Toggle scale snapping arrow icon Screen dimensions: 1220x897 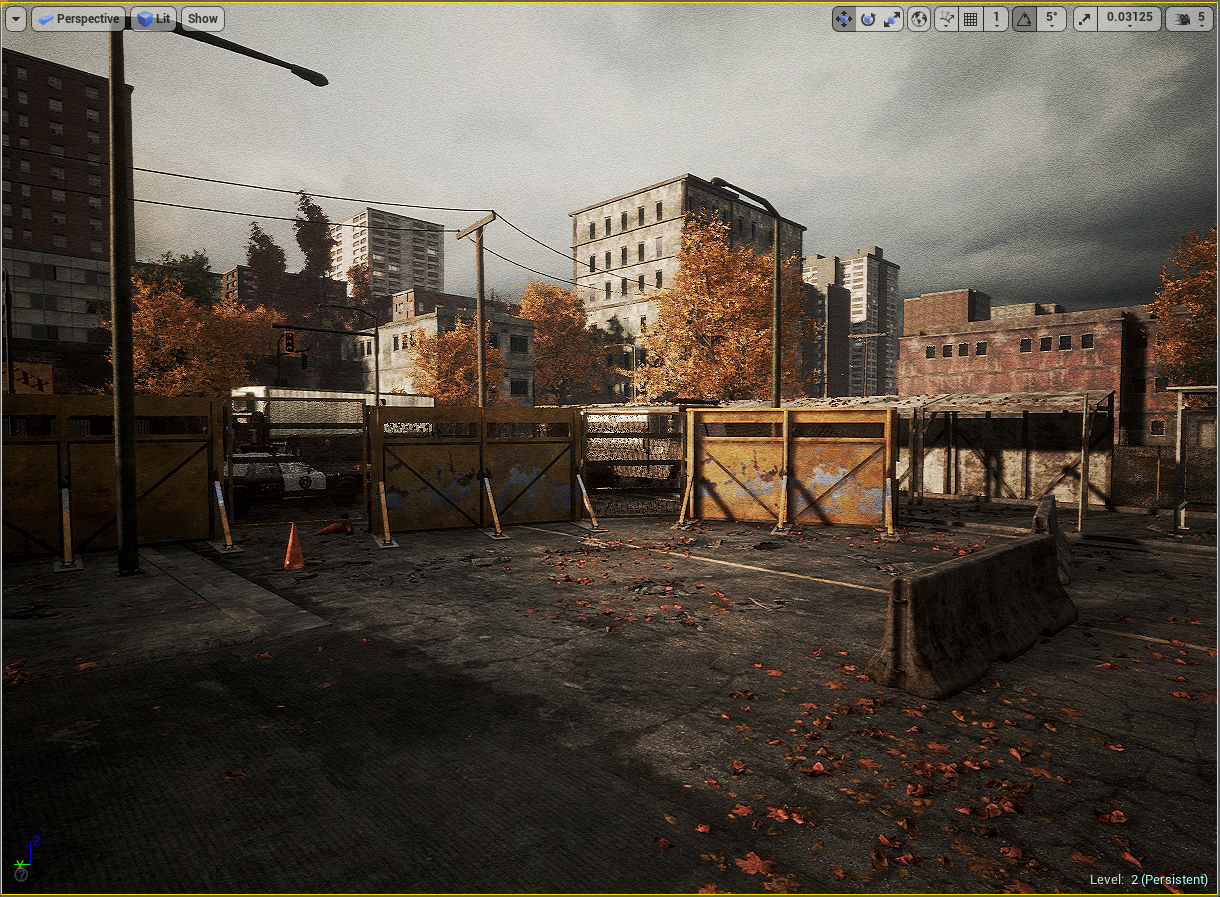pyautogui.click(x=1085, y=19)
